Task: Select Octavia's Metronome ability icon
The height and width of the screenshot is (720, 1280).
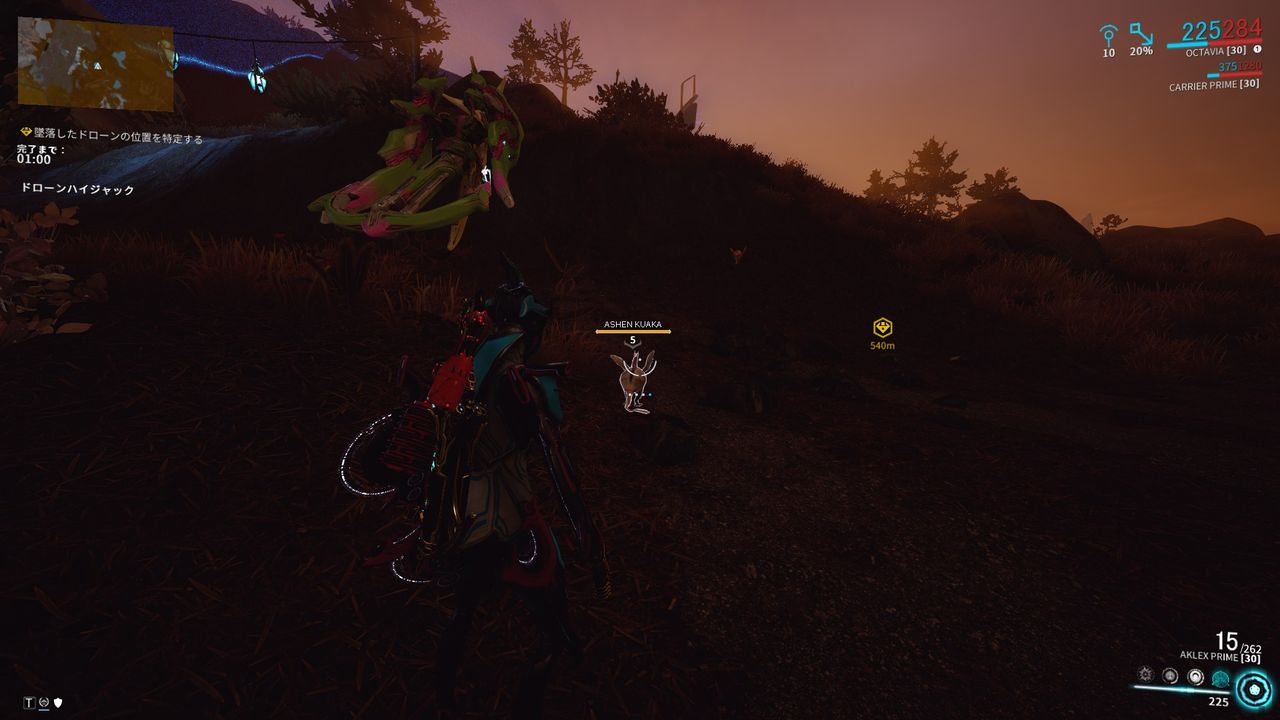Action: coord(1195,674)
